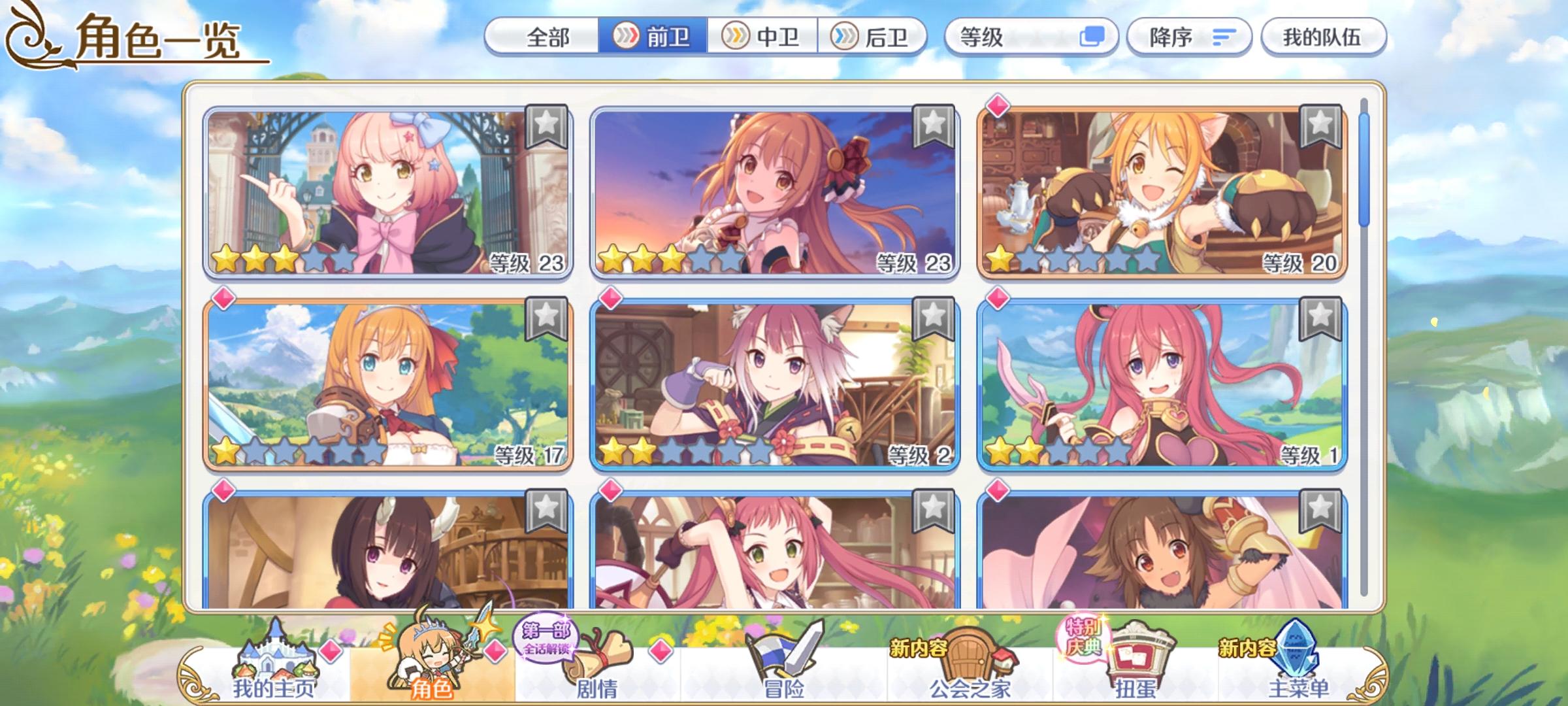Image resolution: width=1568 pixels, height=706 pixels.
Task: Switch sort order via the 降序 control
Action: [1189, 37]
